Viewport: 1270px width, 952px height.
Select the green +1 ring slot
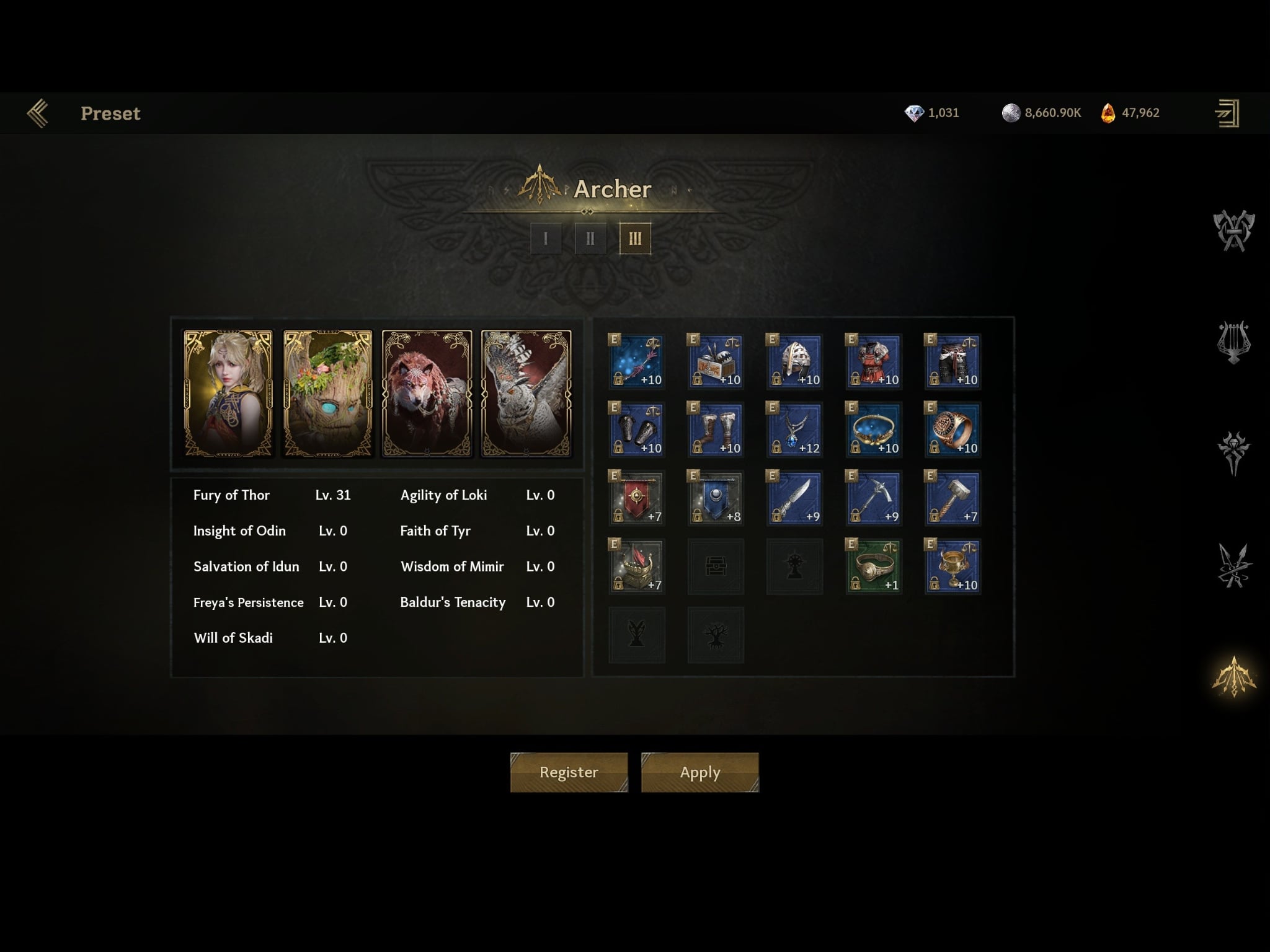pyautogui.click(x=873, y=566)
